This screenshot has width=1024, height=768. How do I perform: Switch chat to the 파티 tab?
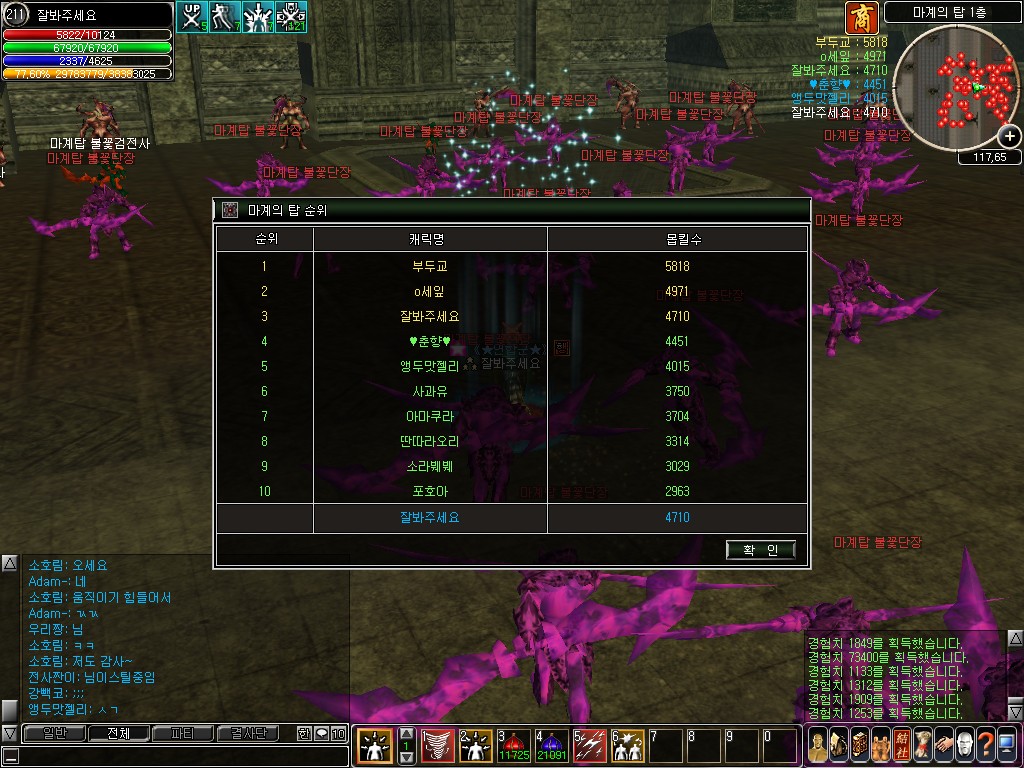point(183,734)
